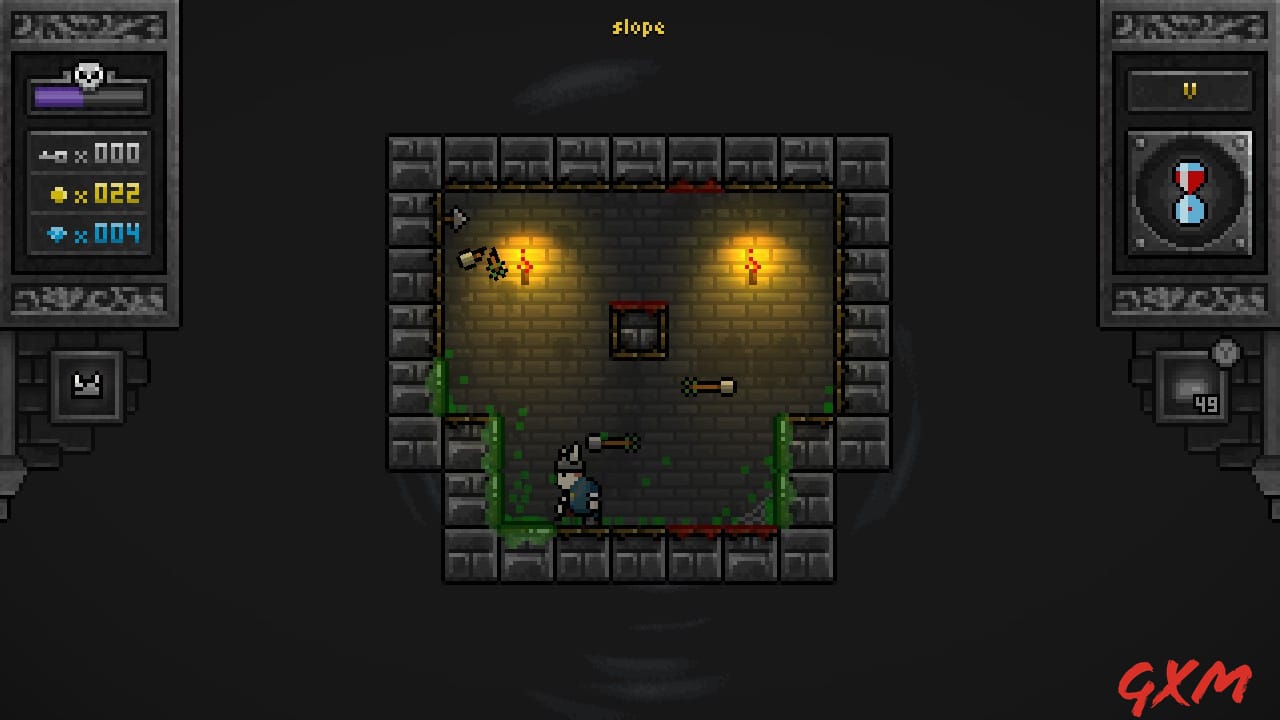Viewport: 1280px width, 720px height.
Task: Select the blue gem icon showing x004
Action: 57,232
